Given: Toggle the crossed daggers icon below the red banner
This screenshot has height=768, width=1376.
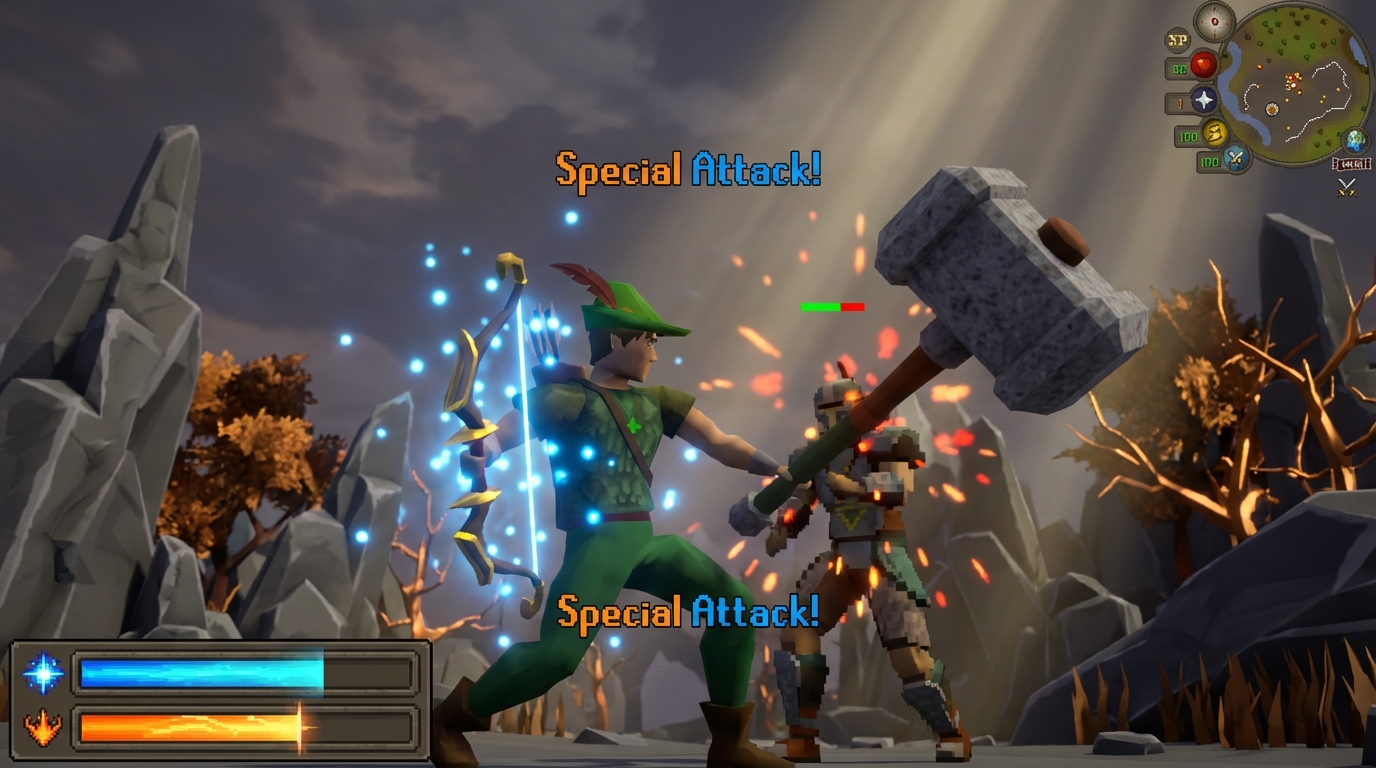Looking at the screenshot, I should click(x=1346, y=186).
